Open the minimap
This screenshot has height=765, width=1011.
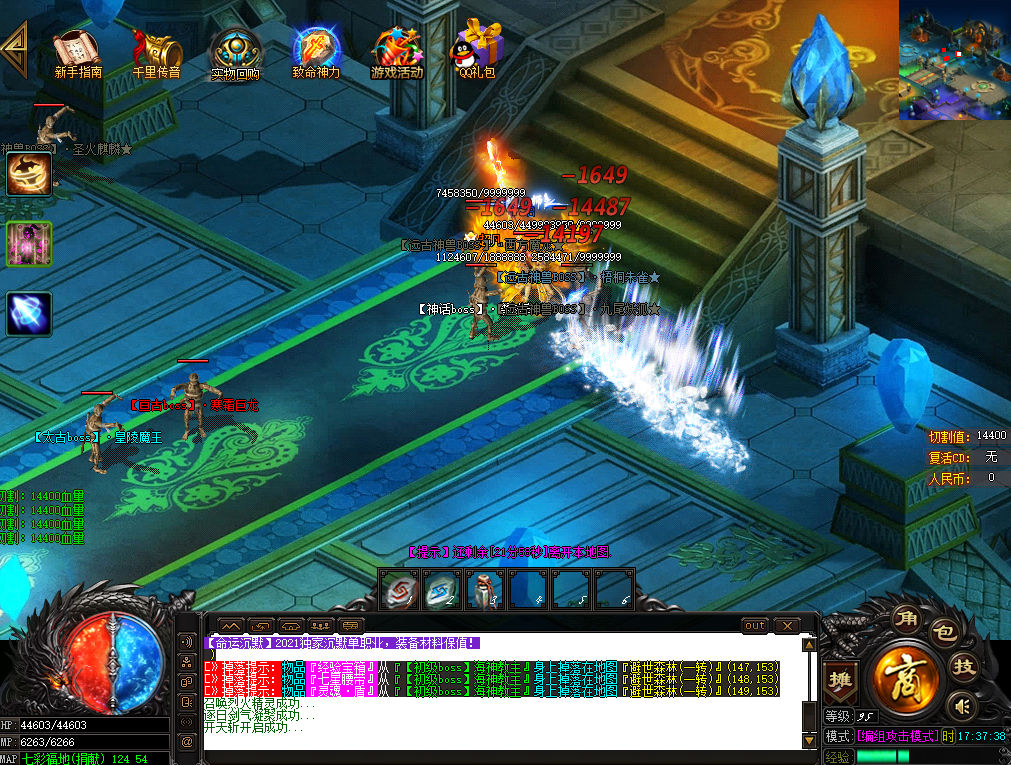[x=954, y=60]
